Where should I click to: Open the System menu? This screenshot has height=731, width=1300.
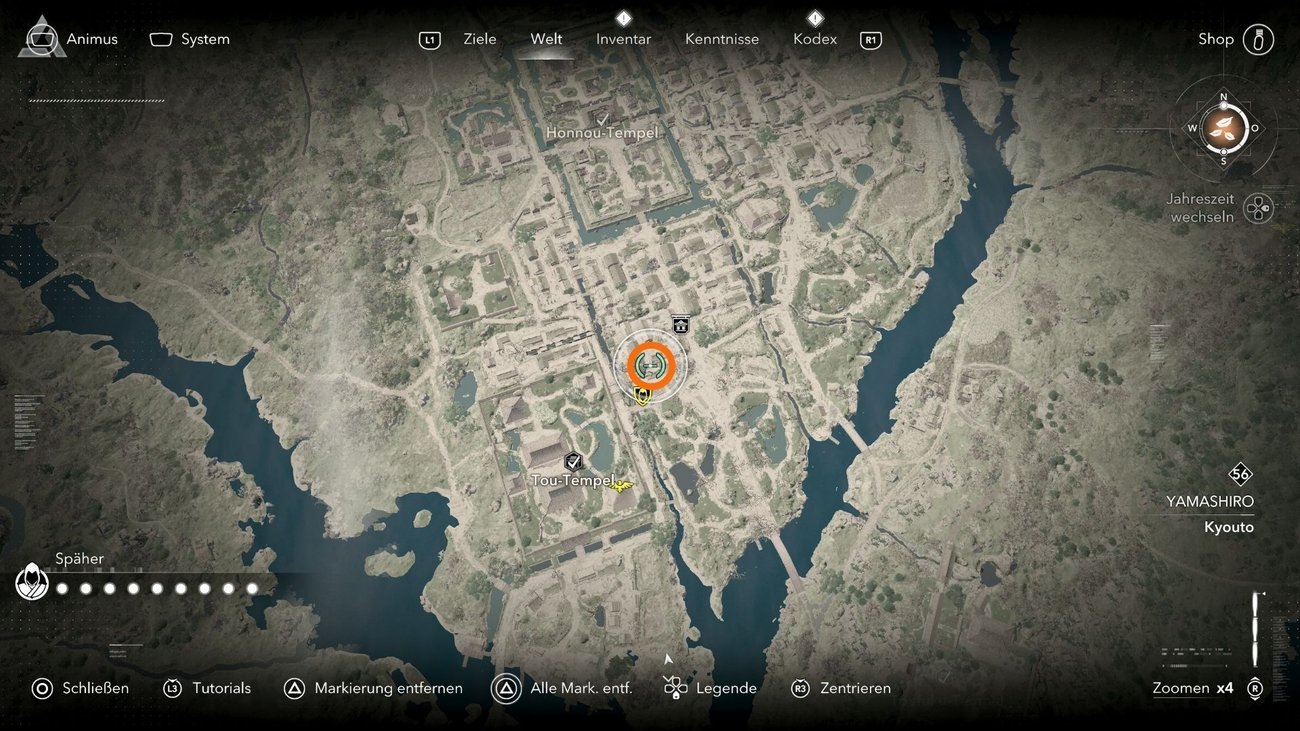[190, 39]
